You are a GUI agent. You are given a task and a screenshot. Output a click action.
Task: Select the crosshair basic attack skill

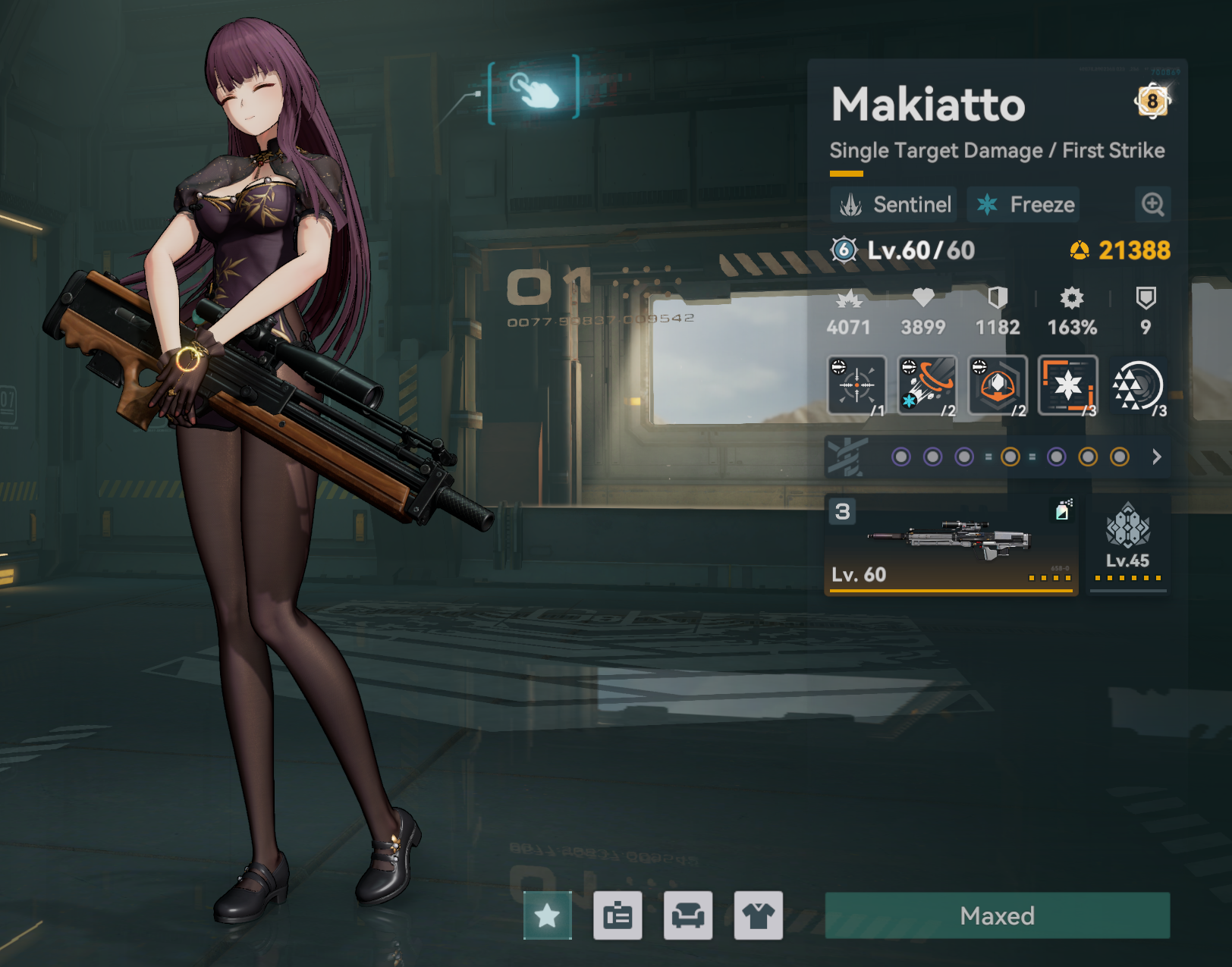(857, 385)
